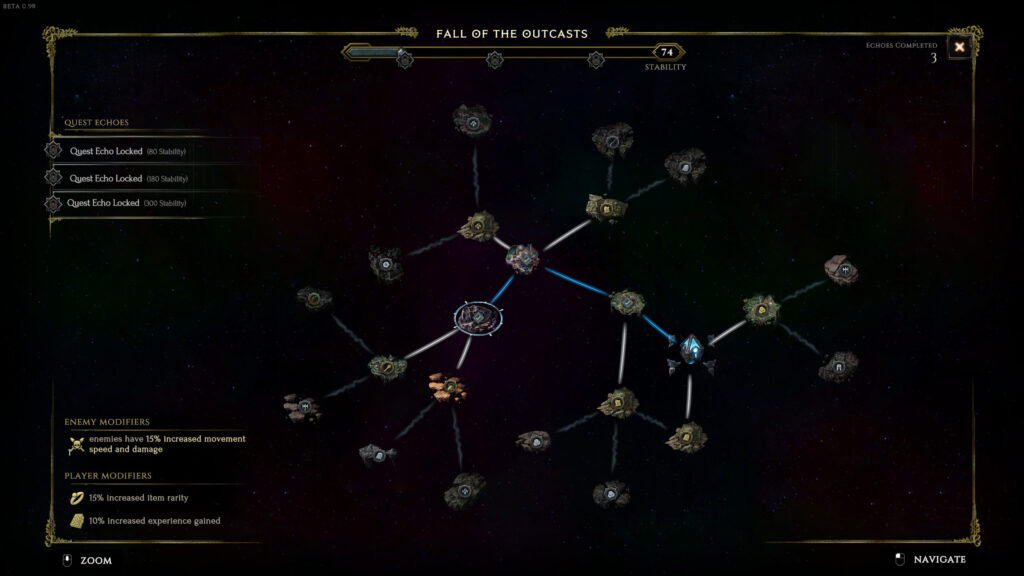Select the glowing blue crystal echo node
Image resolution: width=1024 pixels, height=576 pixels.
(x=691, y=349)
